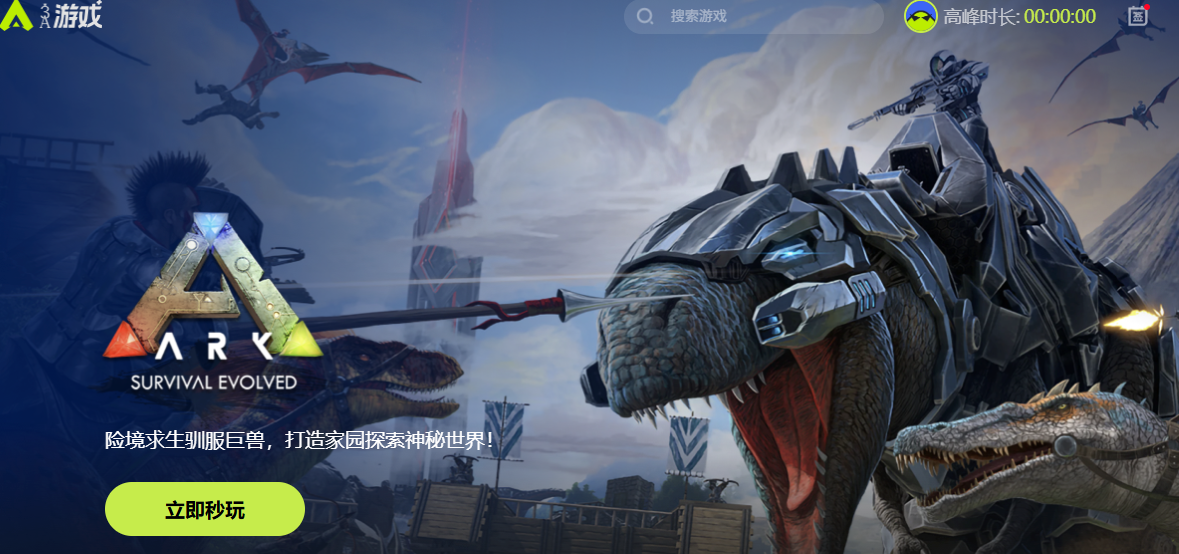The width and height of the screenshot is (1179, 554).
Task: Open the user avatar profile
Action: coord(920,16)
